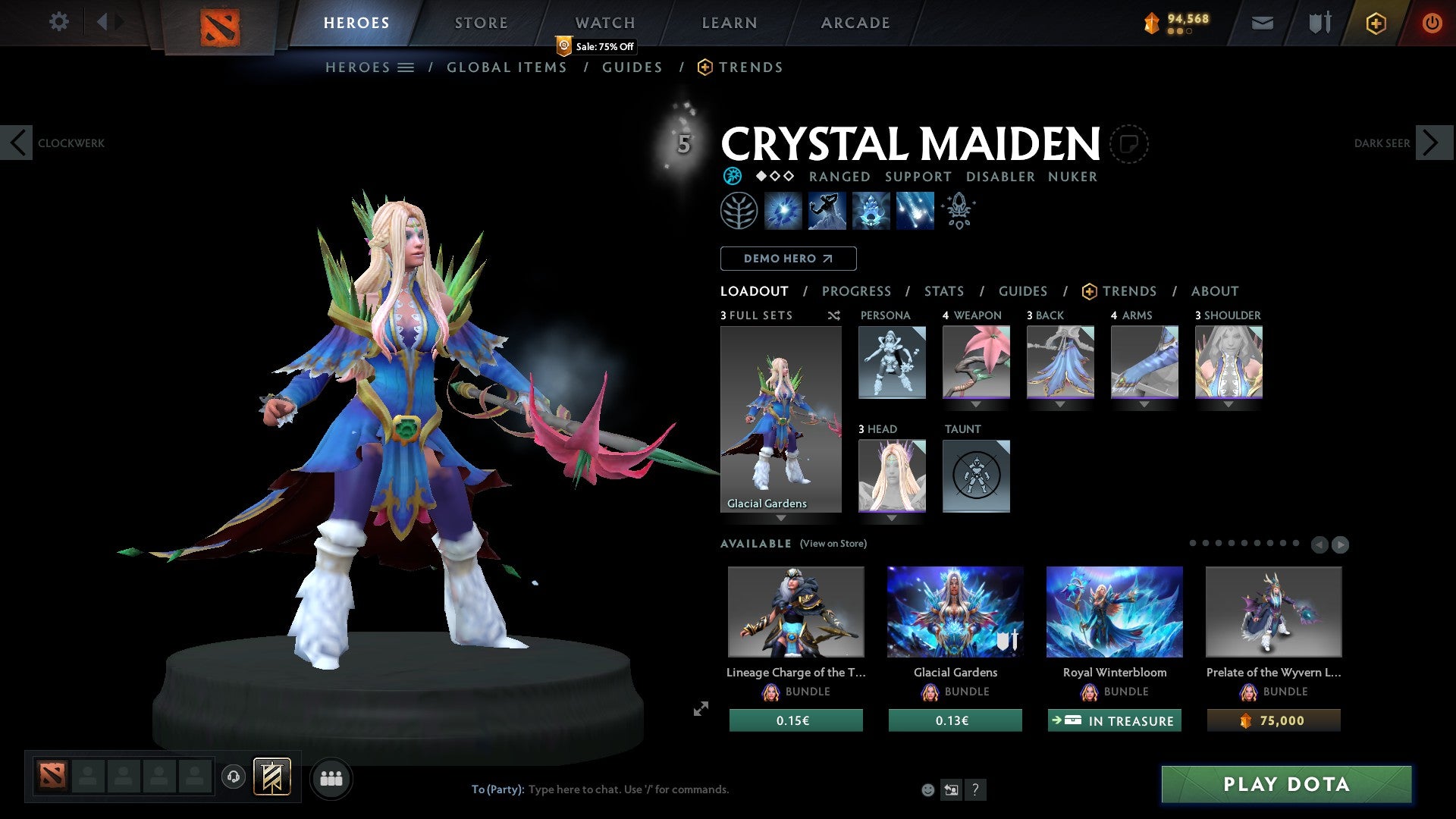
Task: Shuffle loadout with the crossed arrows icon
Action: point(833,315)
